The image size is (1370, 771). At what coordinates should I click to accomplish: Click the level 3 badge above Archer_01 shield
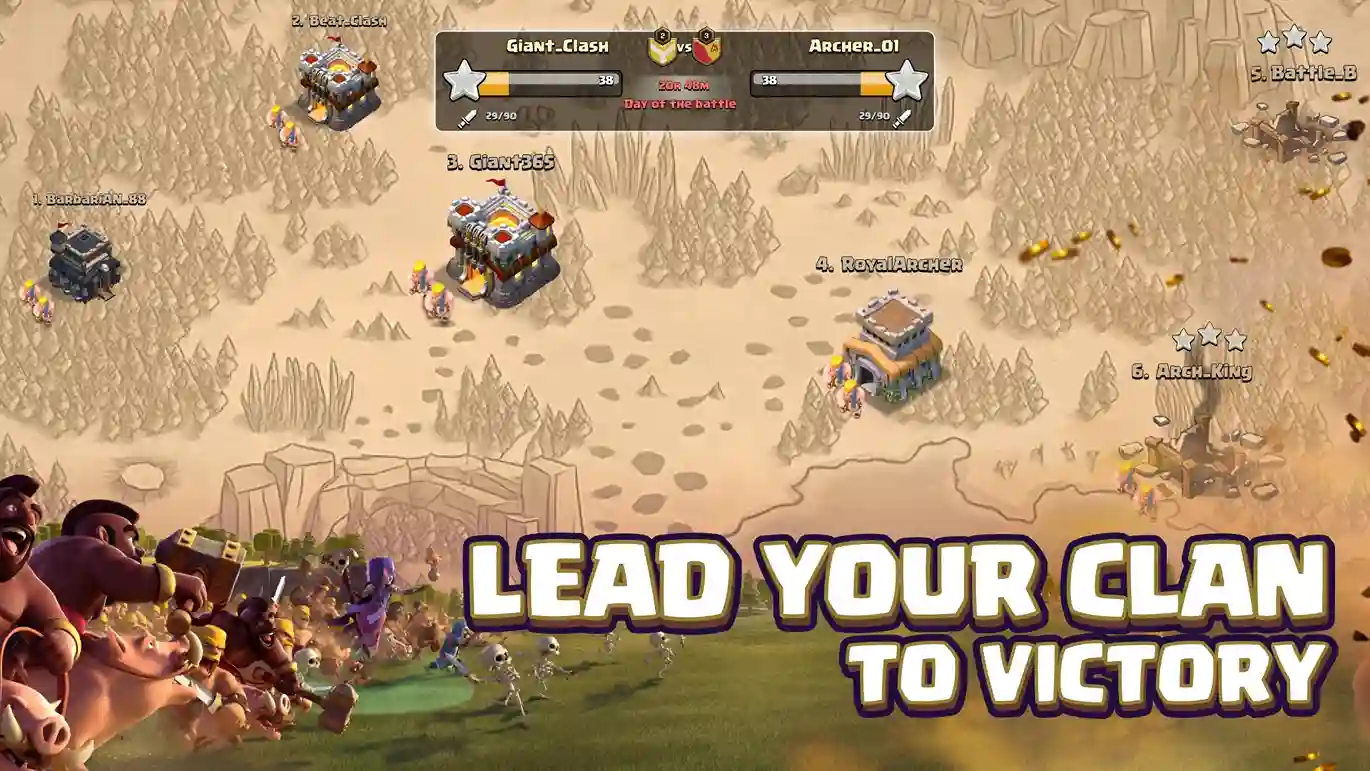click(706, 34)
